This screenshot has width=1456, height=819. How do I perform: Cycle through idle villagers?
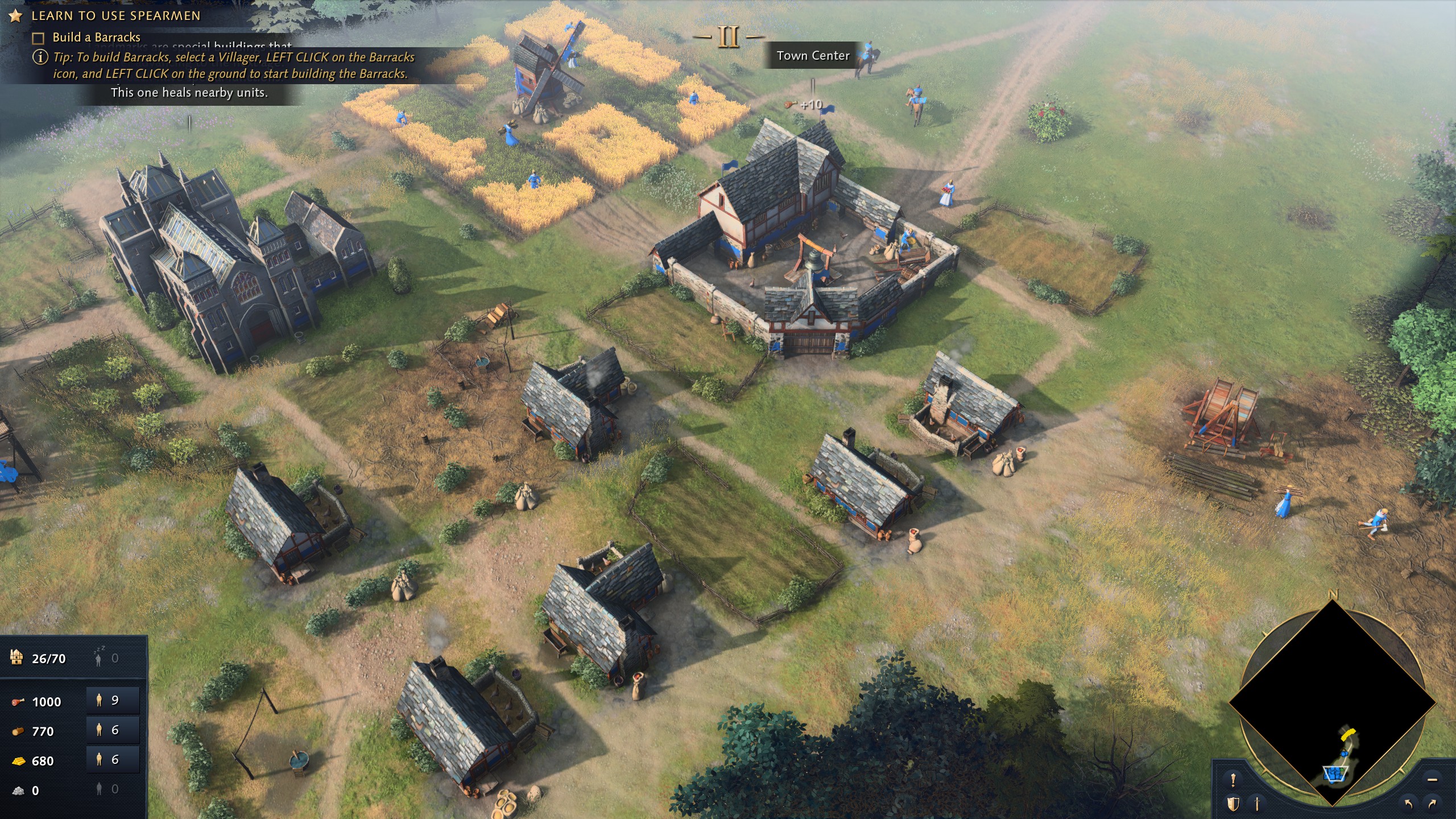point(106,659)
